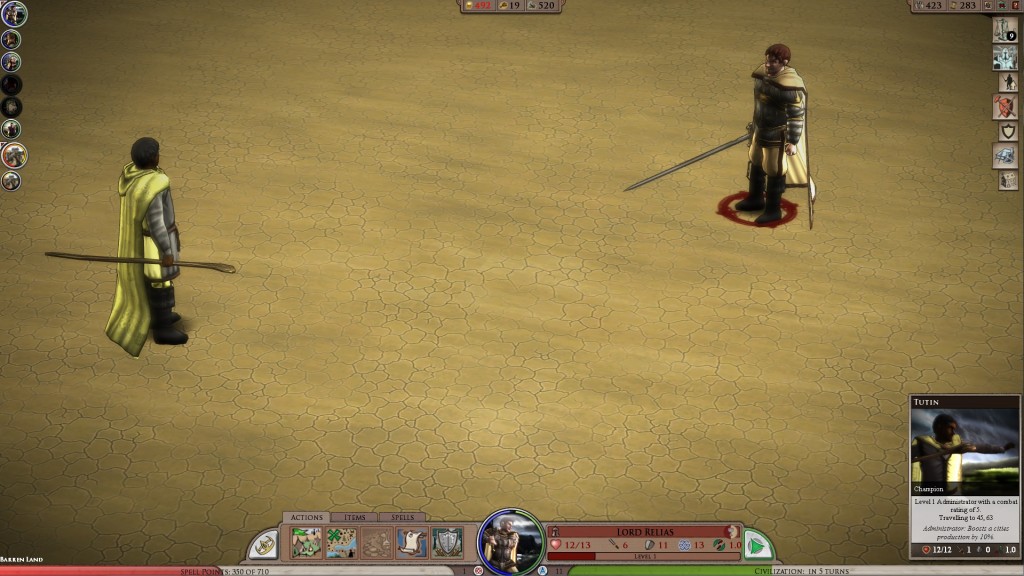Select the Actions tab

tap(304, 517)
